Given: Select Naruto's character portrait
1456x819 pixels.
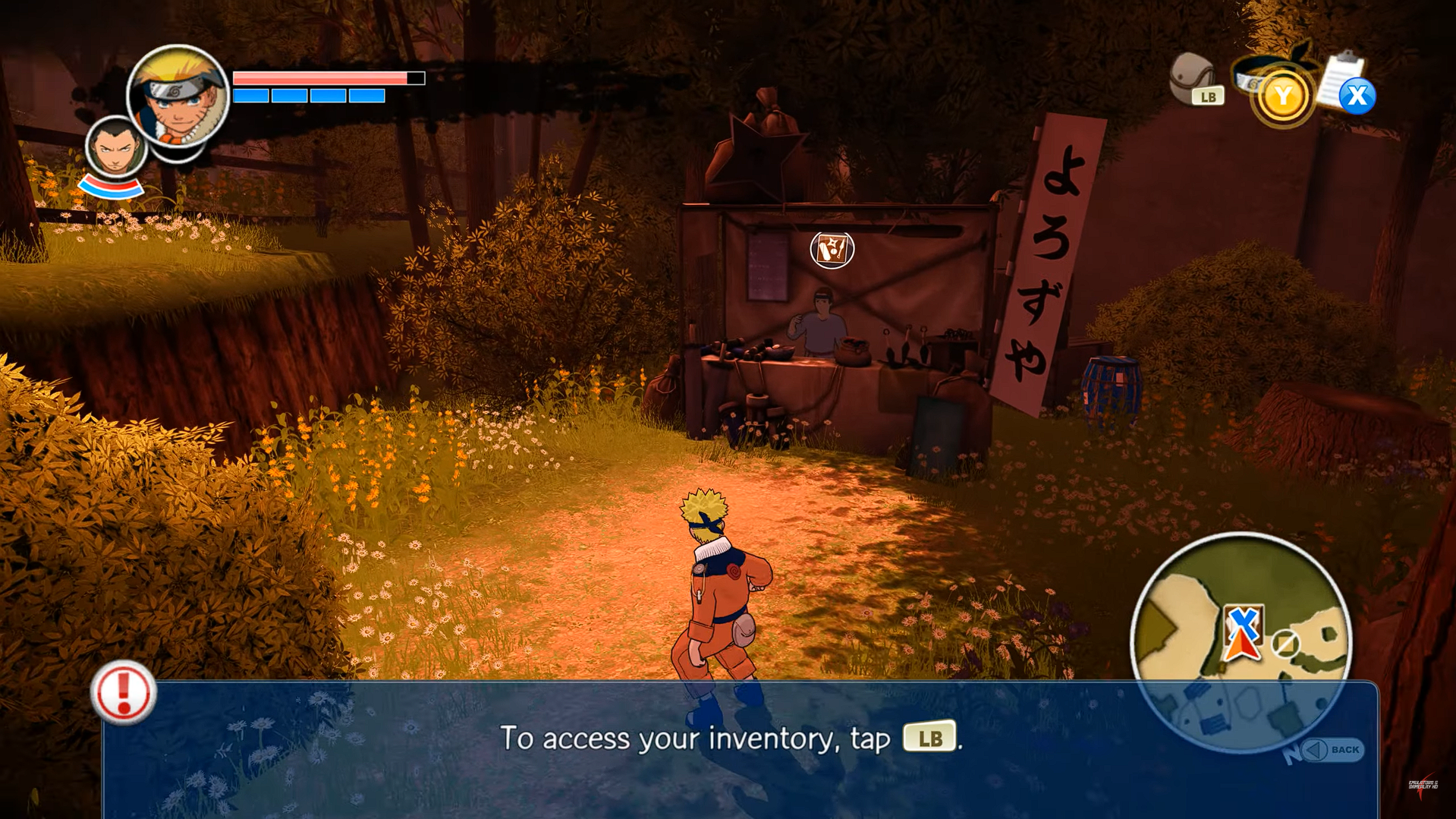Looking at the screenshot, I should pos(178,96).
